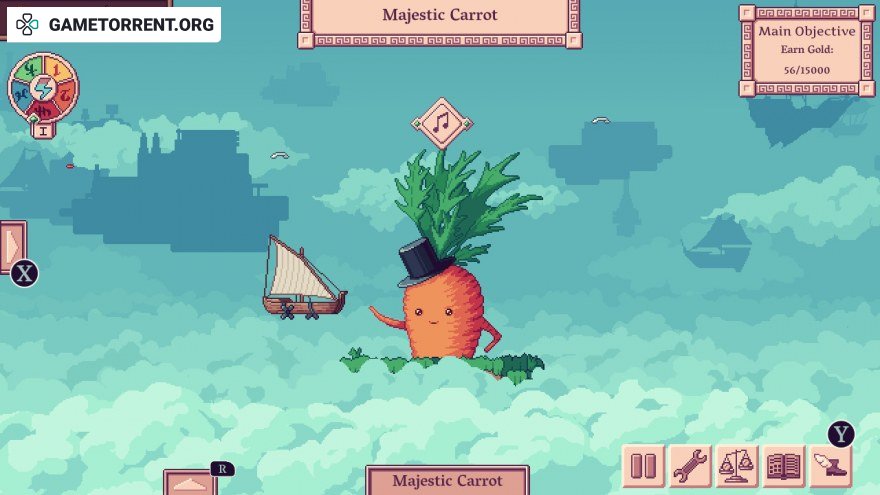
Task: Pause the game with the pause button
Action: 644,466
